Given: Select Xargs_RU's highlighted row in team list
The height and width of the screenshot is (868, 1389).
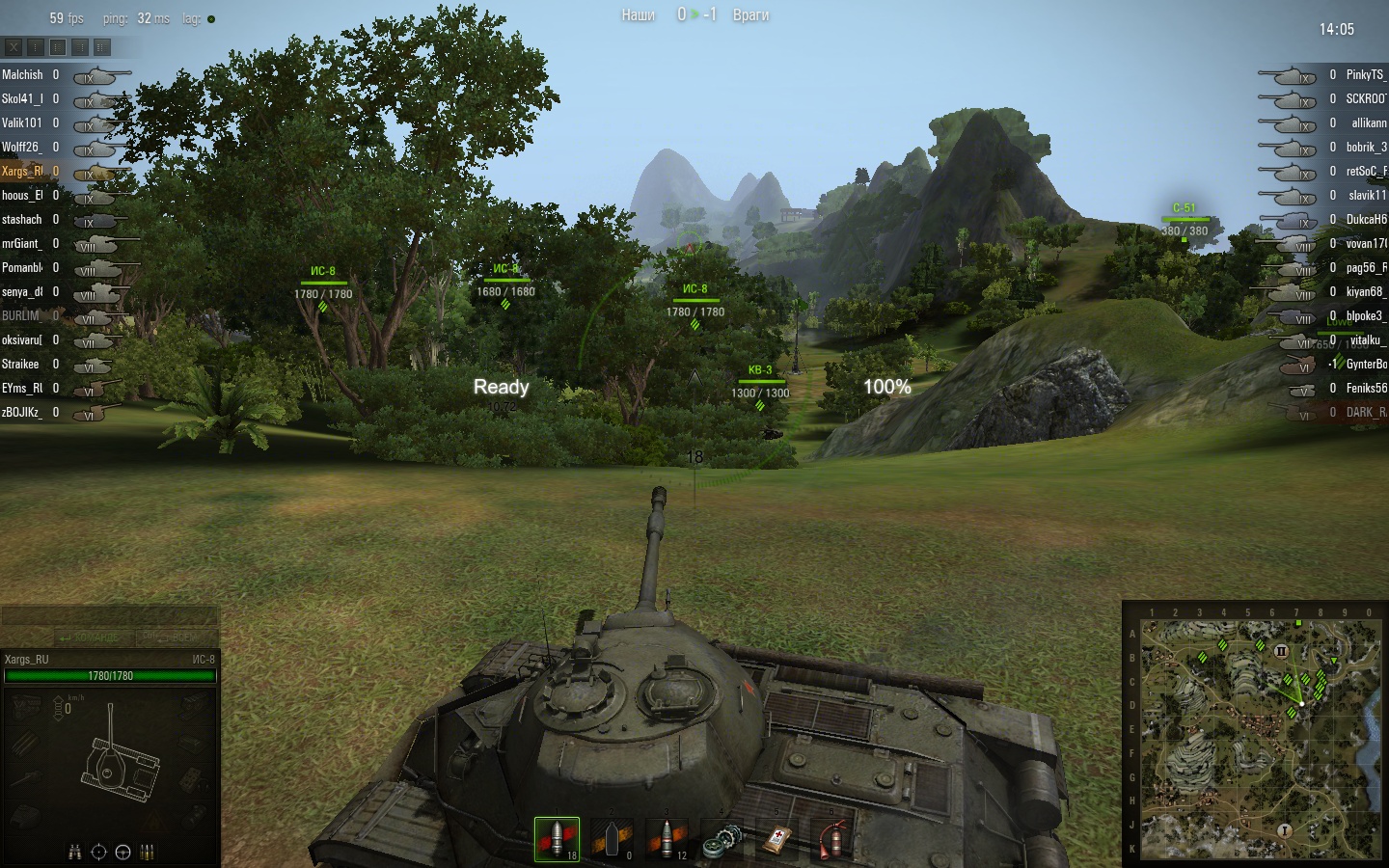Looking at the screenshot, I should tap(23, 171).
